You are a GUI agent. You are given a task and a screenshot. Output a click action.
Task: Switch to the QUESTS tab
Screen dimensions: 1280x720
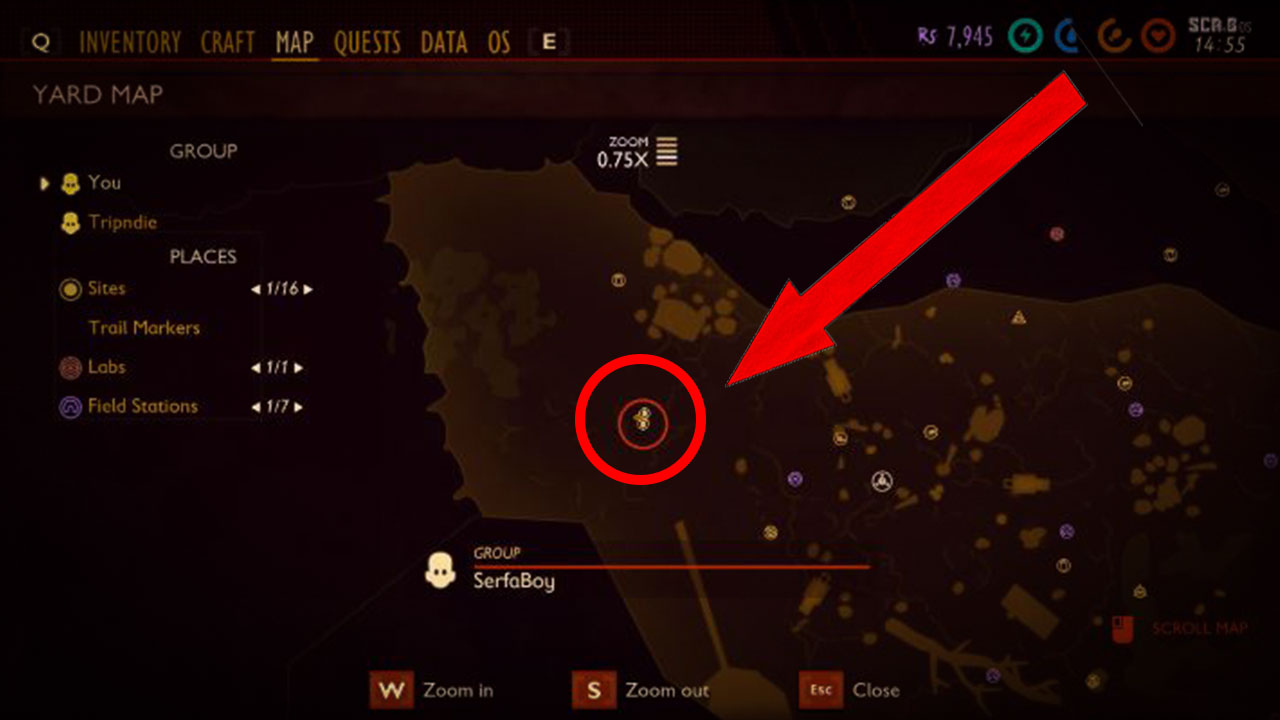click(367, 41)
